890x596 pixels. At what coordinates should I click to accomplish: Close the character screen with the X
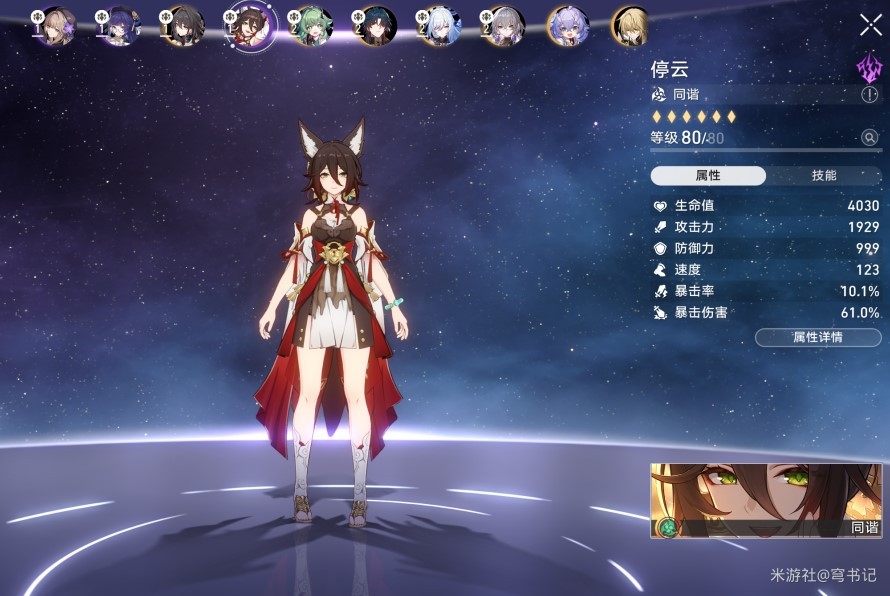(870, 25)
